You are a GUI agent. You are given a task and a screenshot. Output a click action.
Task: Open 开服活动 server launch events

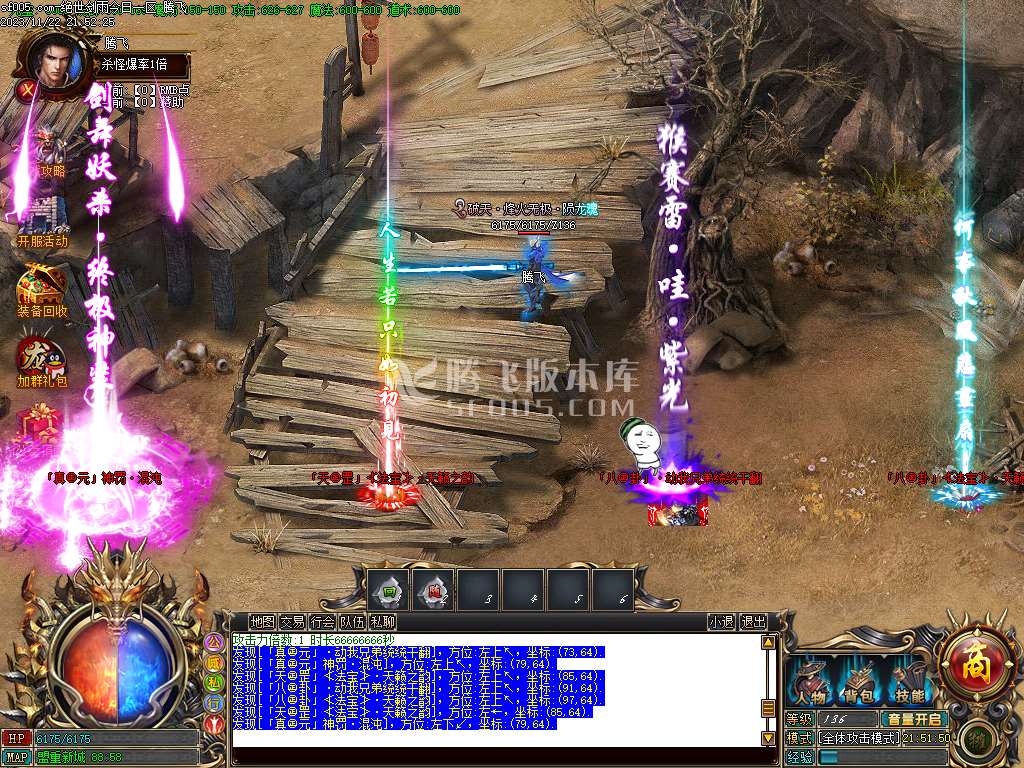(x=42, y=216)
